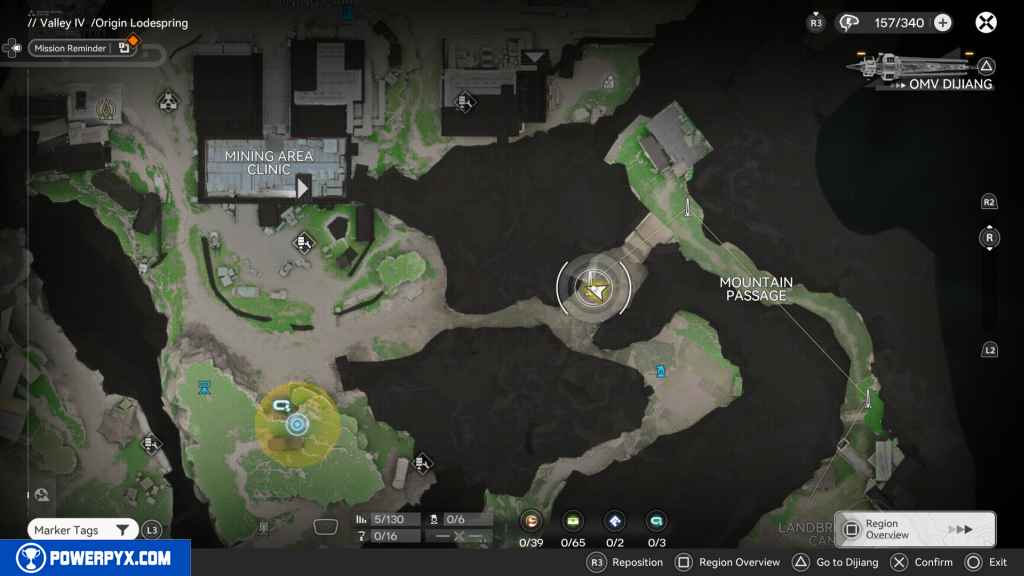The width and height of the screenshot is (1024, 576).
Task: Click the player position arrow marker
Action: click(596, 290)
